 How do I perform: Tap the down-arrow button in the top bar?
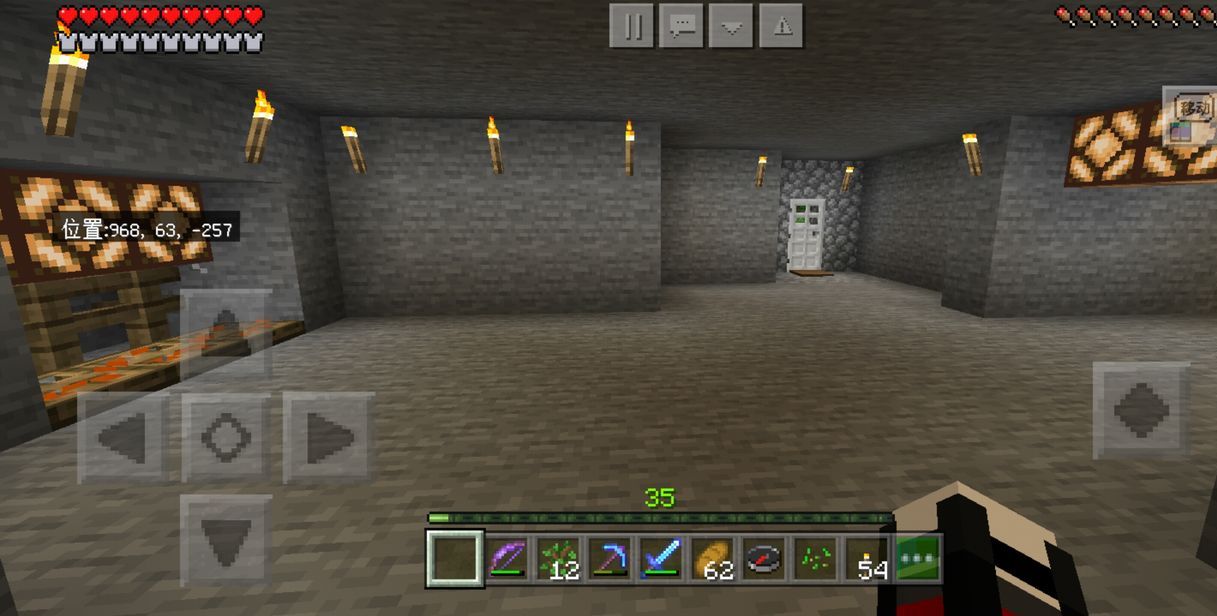731,27
